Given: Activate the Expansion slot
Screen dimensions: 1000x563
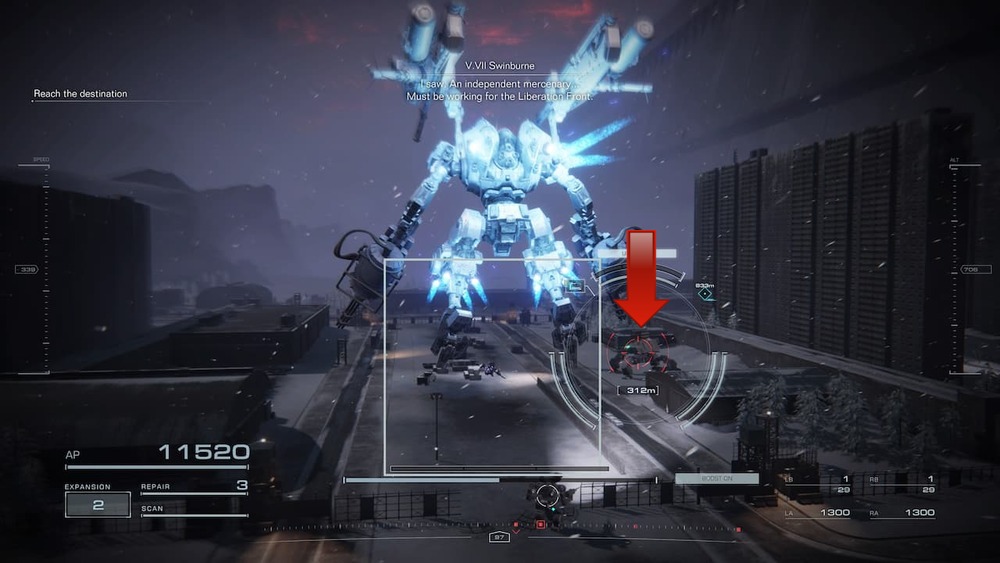Looking at the screenshot, I should tap(98, 504).
